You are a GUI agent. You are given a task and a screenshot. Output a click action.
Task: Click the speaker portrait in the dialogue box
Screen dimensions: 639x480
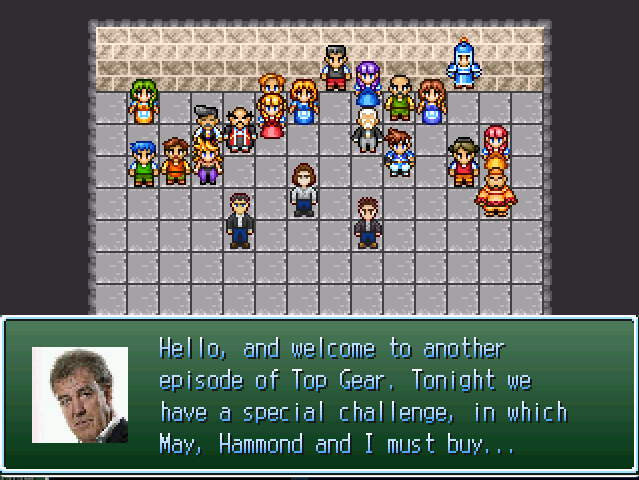(x=80, y=395)
